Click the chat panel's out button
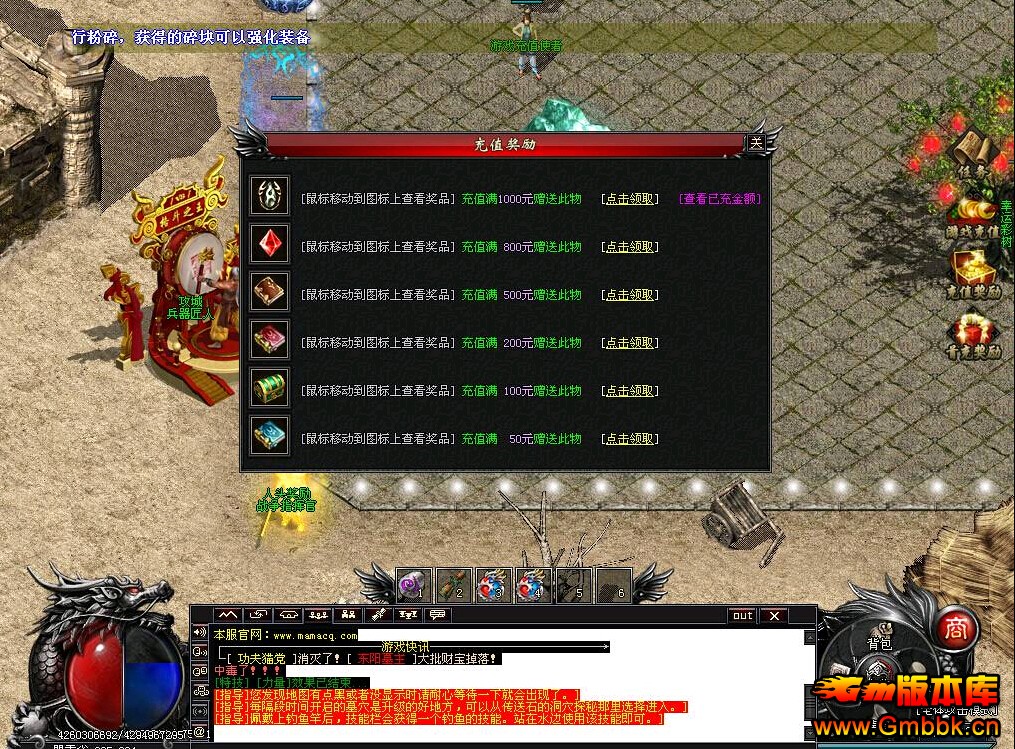Image resolution: width=1015 pixels, height=749 pixels. [742, 616]
